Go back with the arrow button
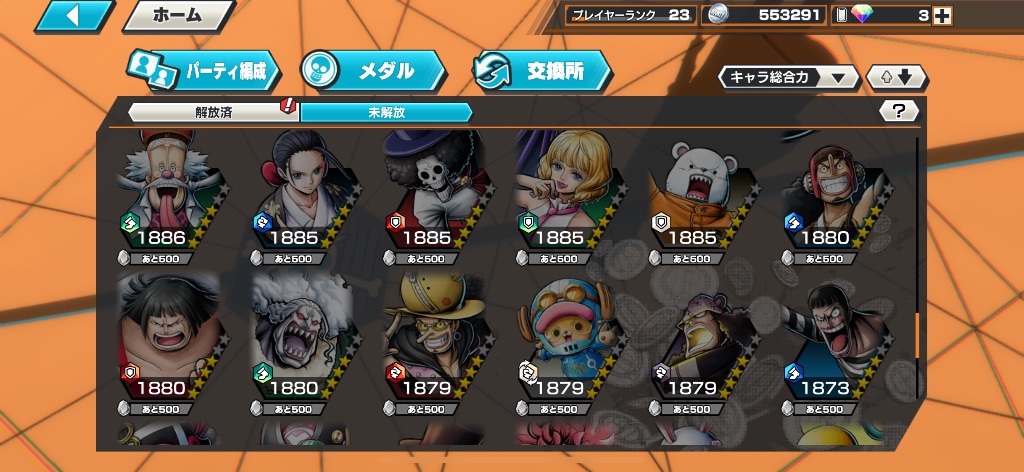Screen dimensions: 1024x472 click(74, 16)
